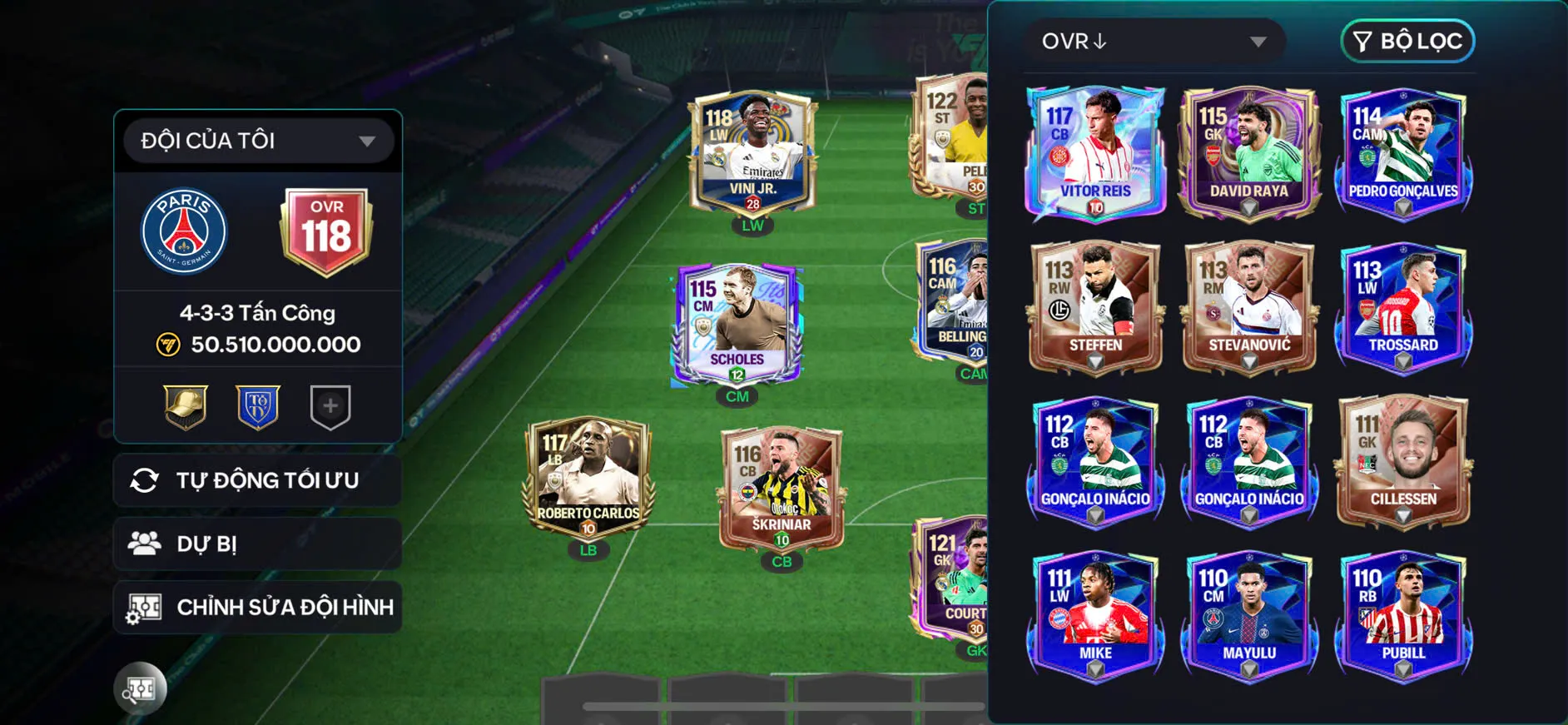Select the Cillessen GK card
Viewport: 1568px width, 725px height.
[1403, 461]
